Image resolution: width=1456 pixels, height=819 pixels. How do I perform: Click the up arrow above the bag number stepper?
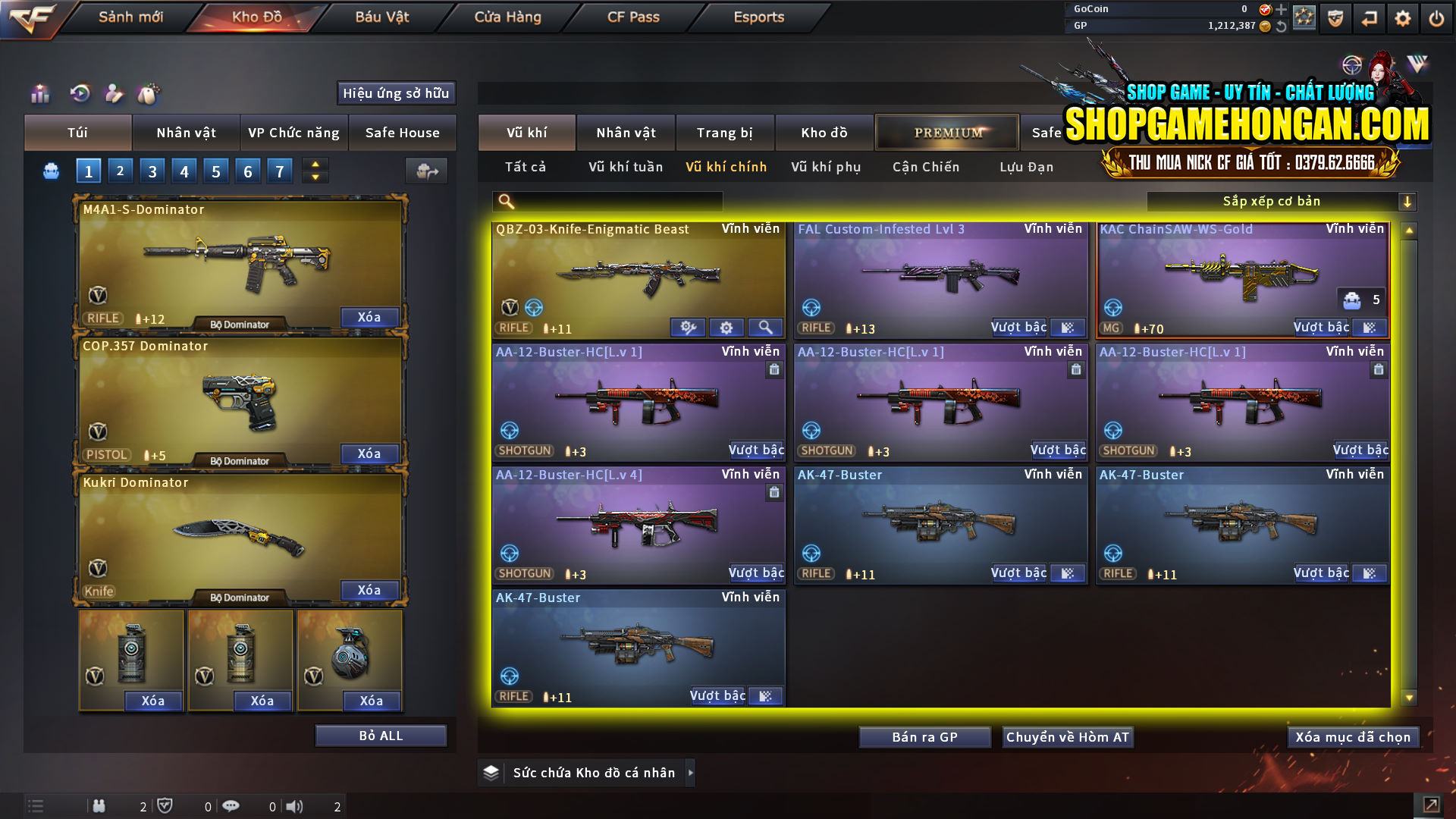click(x=314, y=164)
